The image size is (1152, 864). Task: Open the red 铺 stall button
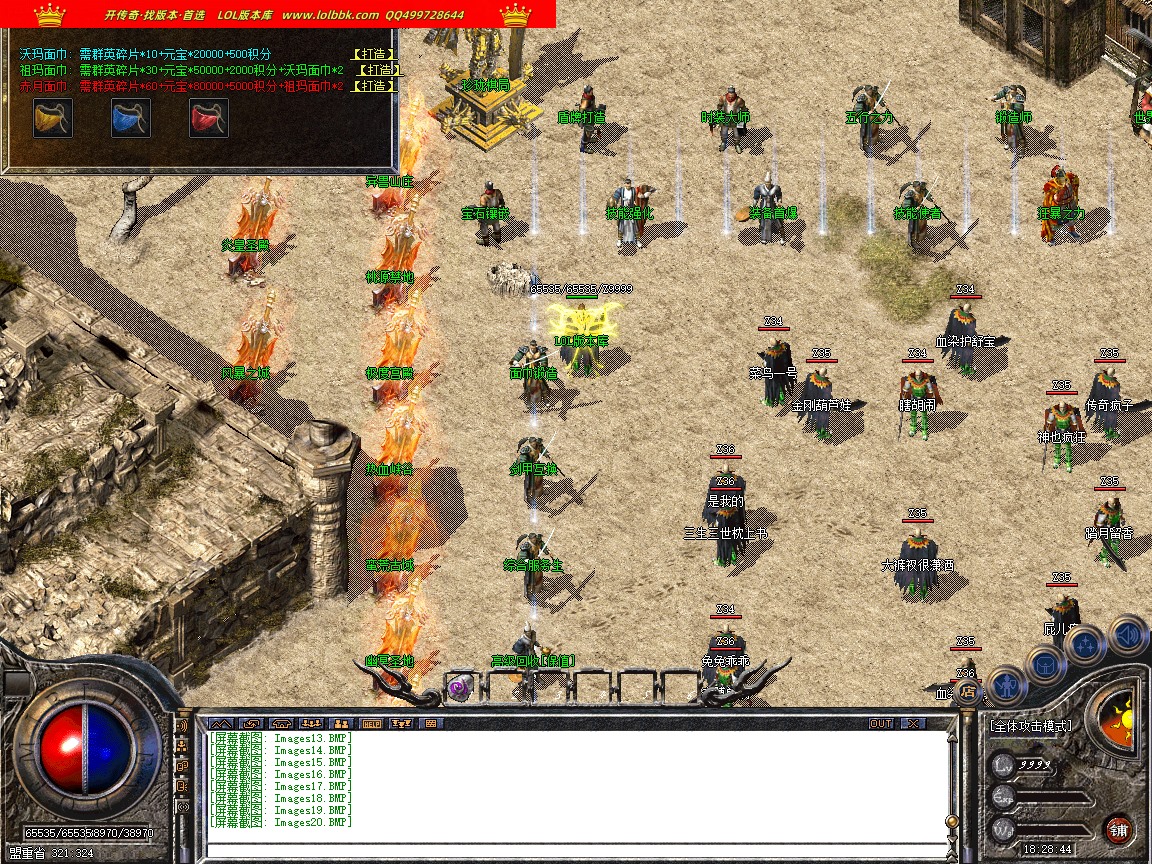point(1118,829)
